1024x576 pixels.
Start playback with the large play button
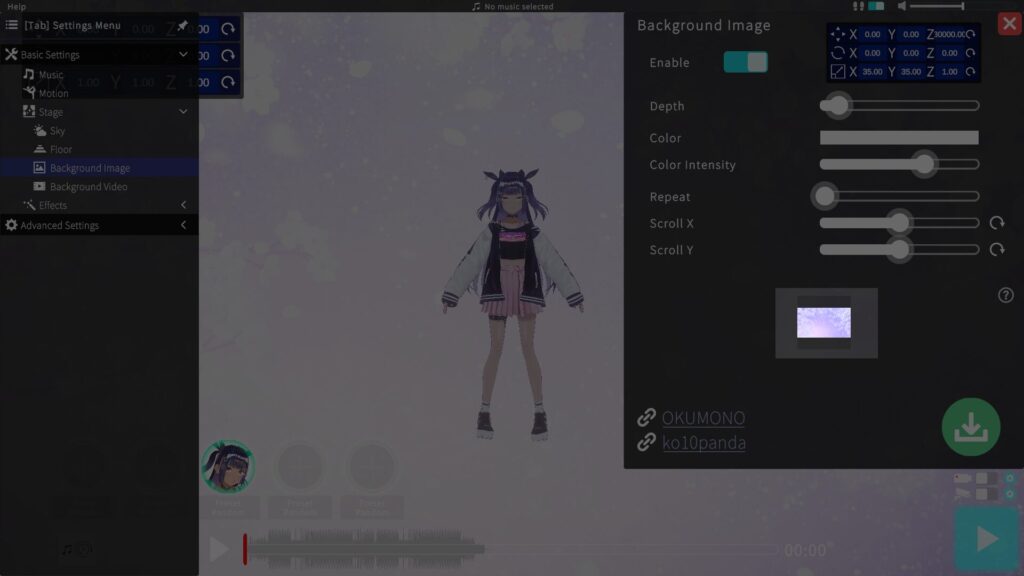point(987,539)
